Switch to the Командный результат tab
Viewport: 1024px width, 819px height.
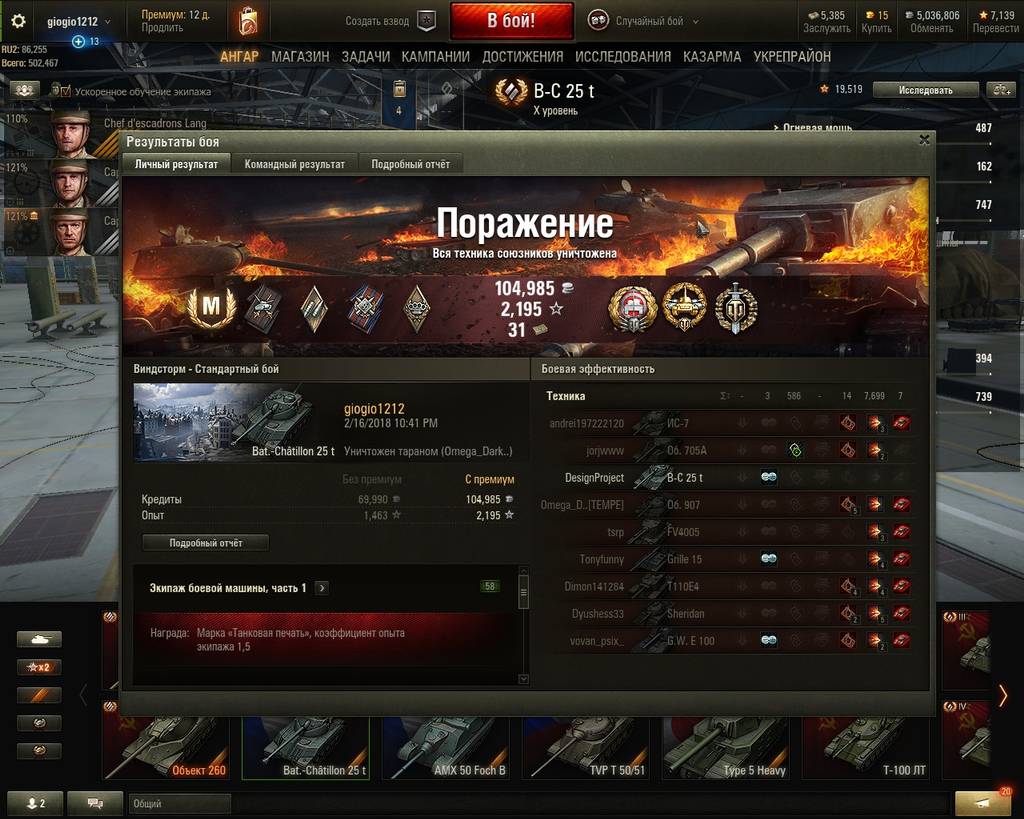tap(294, 164)
